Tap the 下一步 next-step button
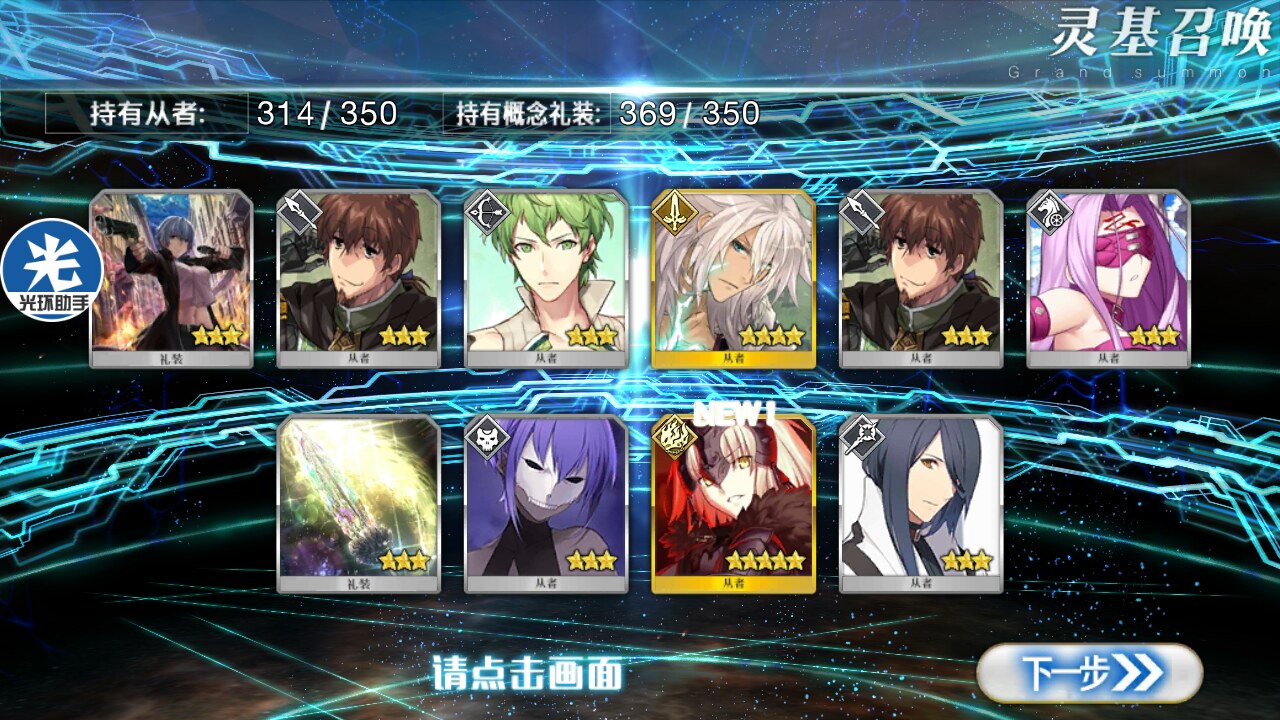 pyautogui.click(x=1088, y=672)
